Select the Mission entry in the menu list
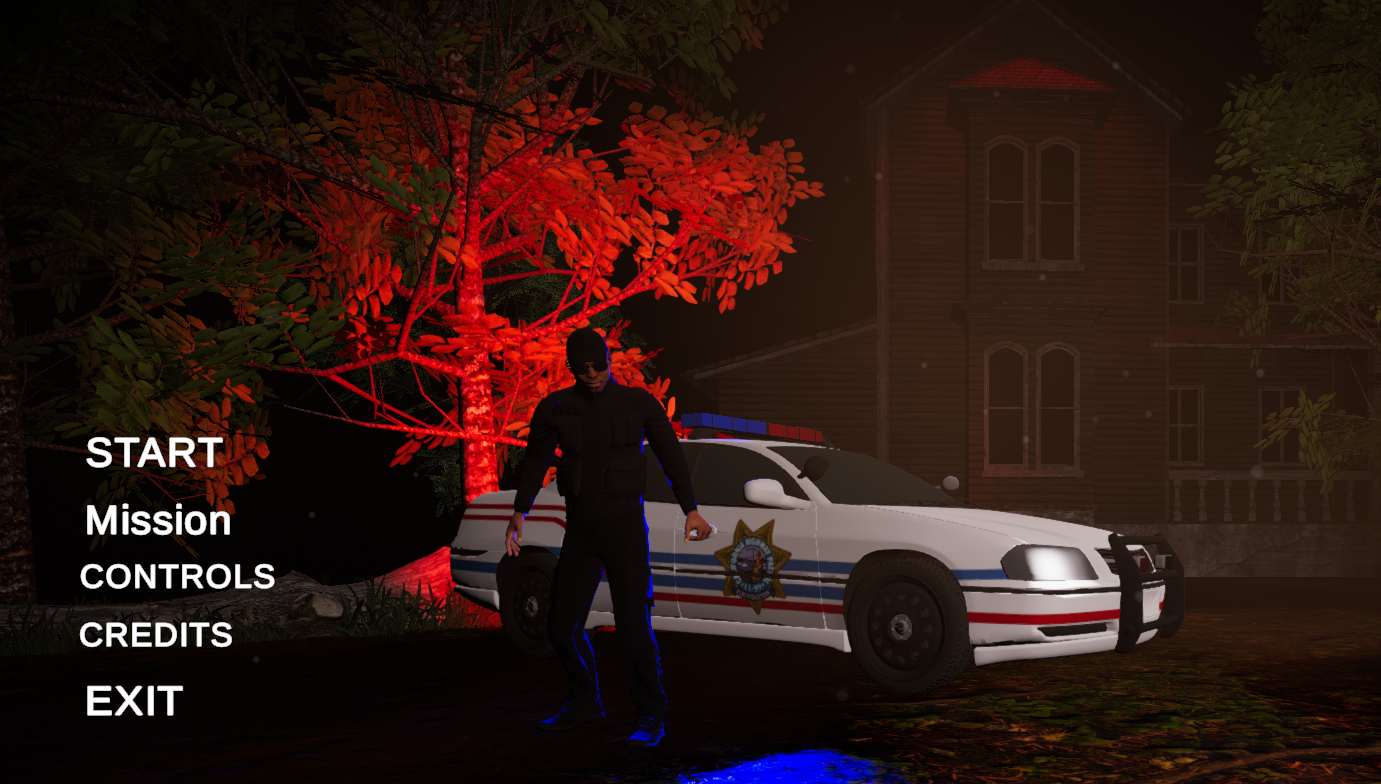The height and width of the screenshot is (784, 1381). [x=156, y=520]
